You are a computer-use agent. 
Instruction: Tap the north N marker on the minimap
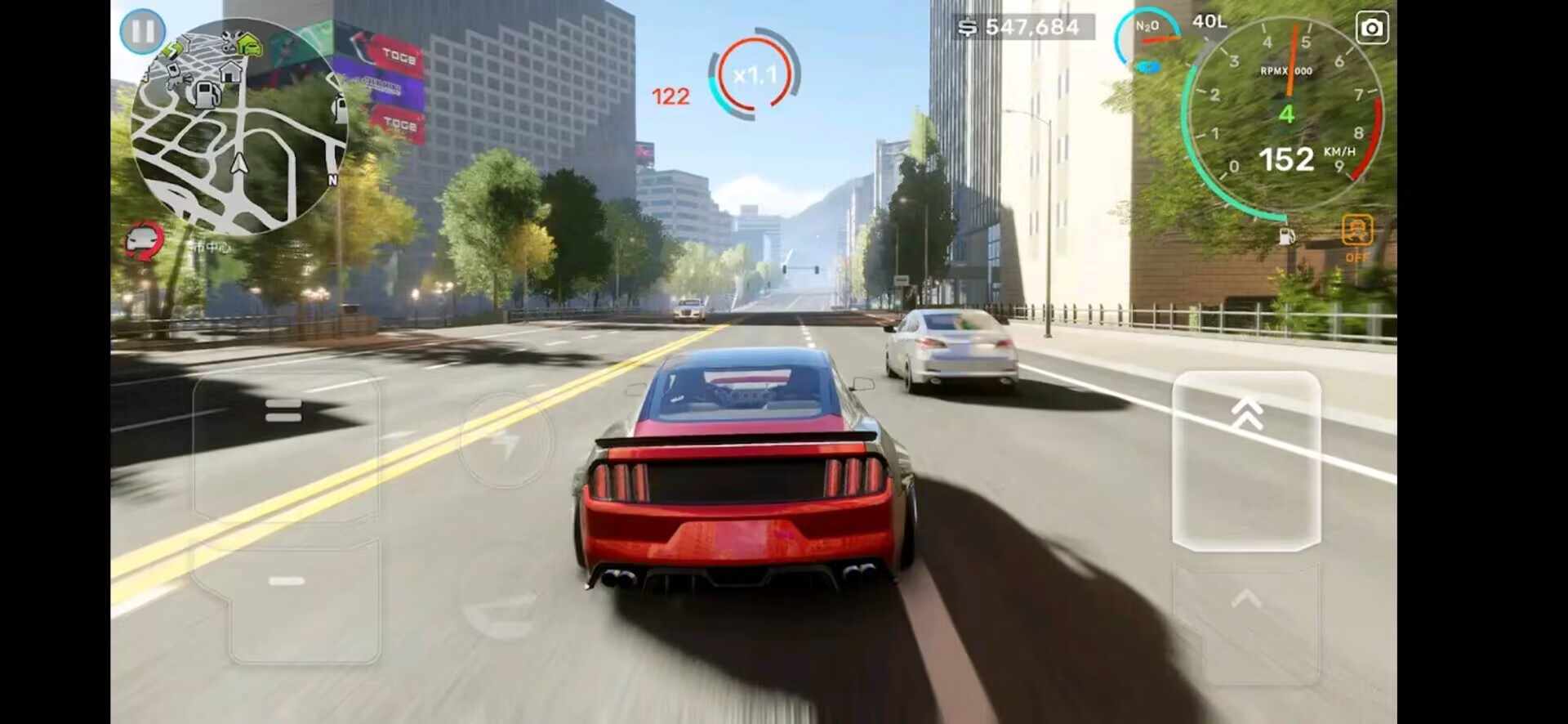click(332, 178)
